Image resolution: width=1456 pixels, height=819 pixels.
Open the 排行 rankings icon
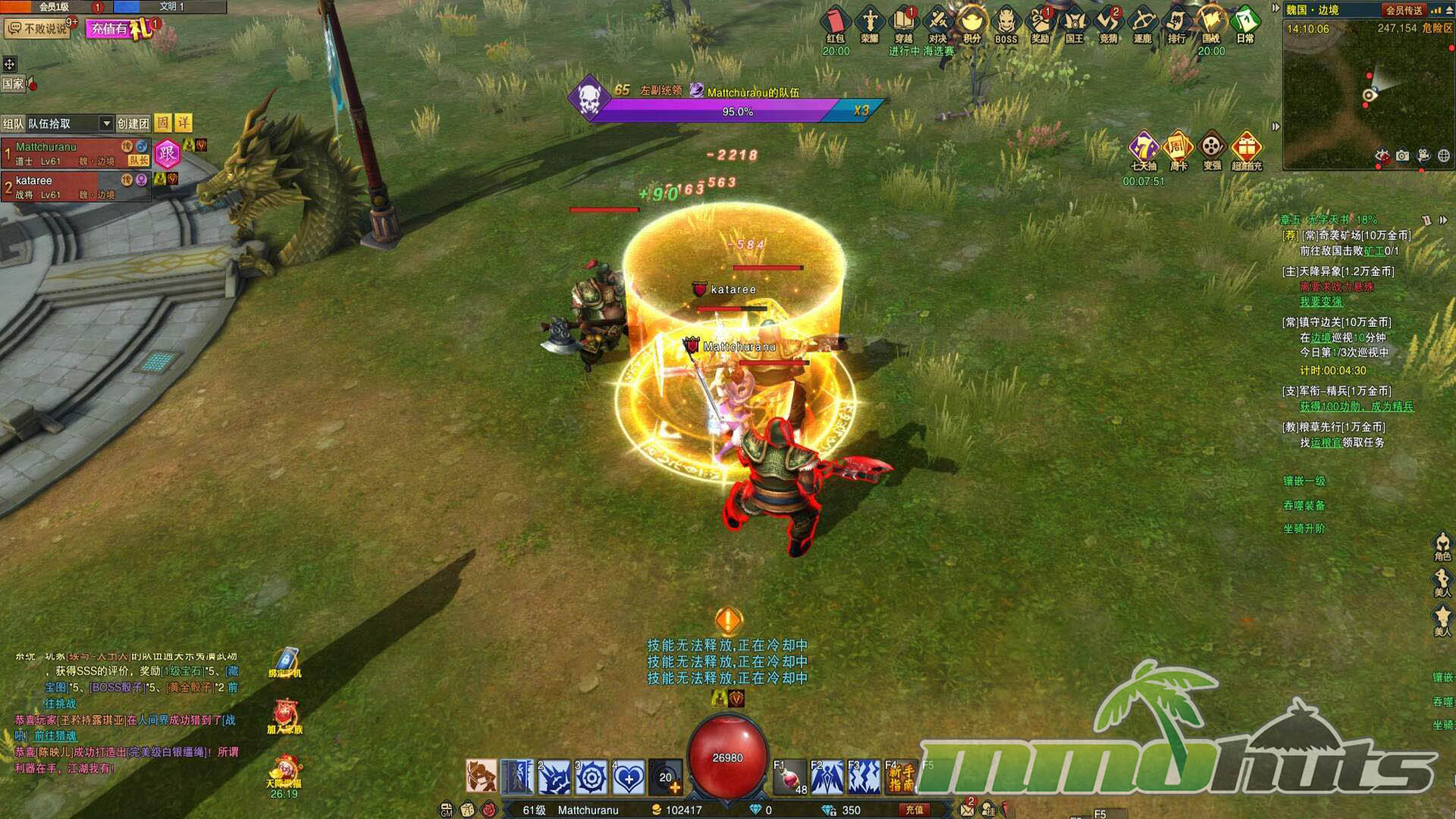[x=1176, y=24]
